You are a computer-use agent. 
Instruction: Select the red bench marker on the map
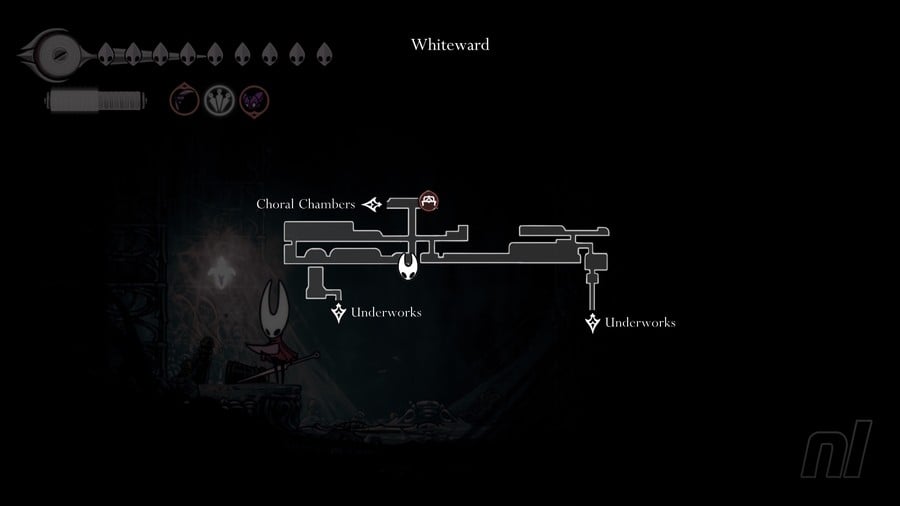(x=429, y=201)
